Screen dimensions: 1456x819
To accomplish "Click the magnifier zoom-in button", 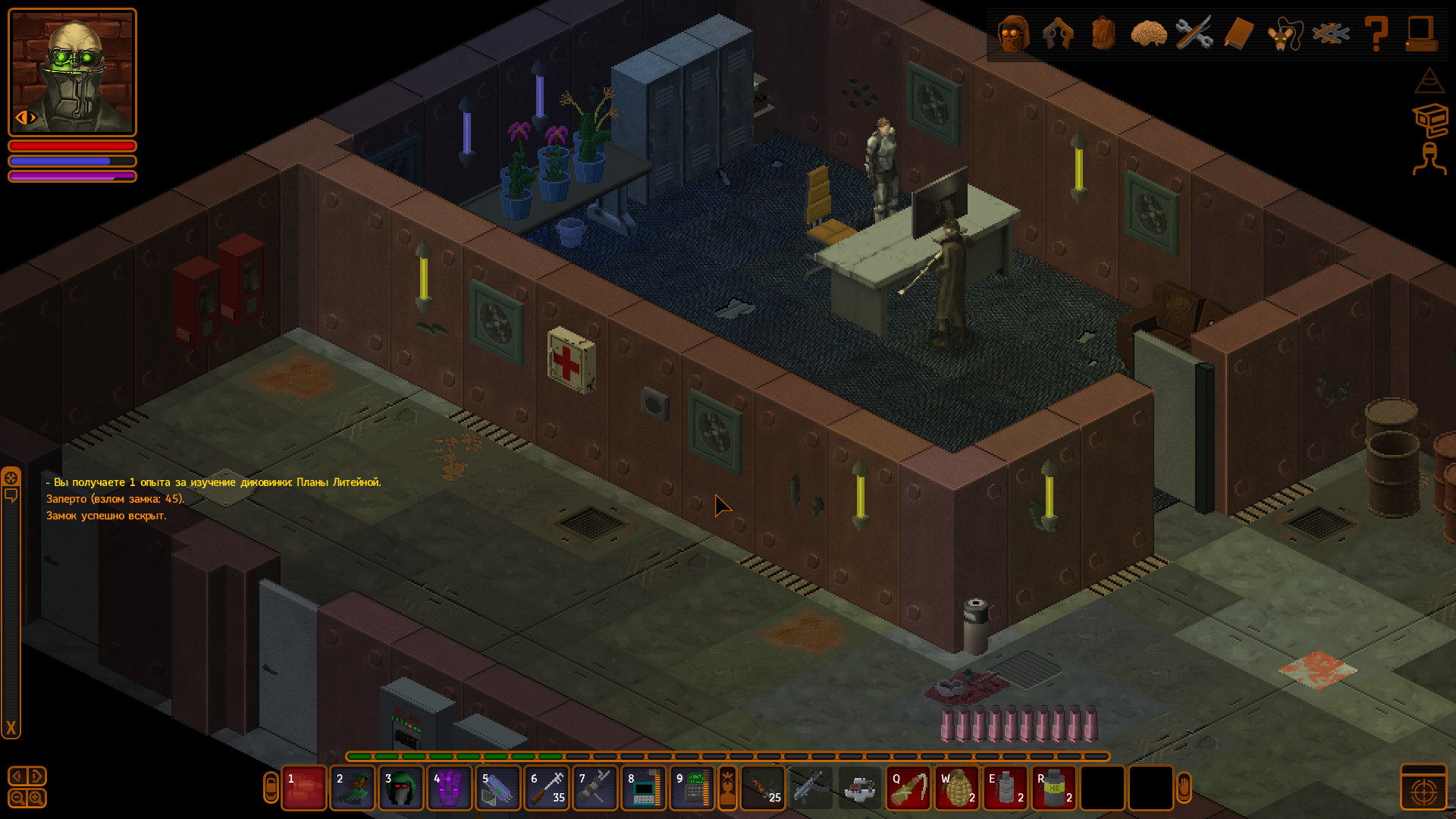I will (x=36, y=798).
